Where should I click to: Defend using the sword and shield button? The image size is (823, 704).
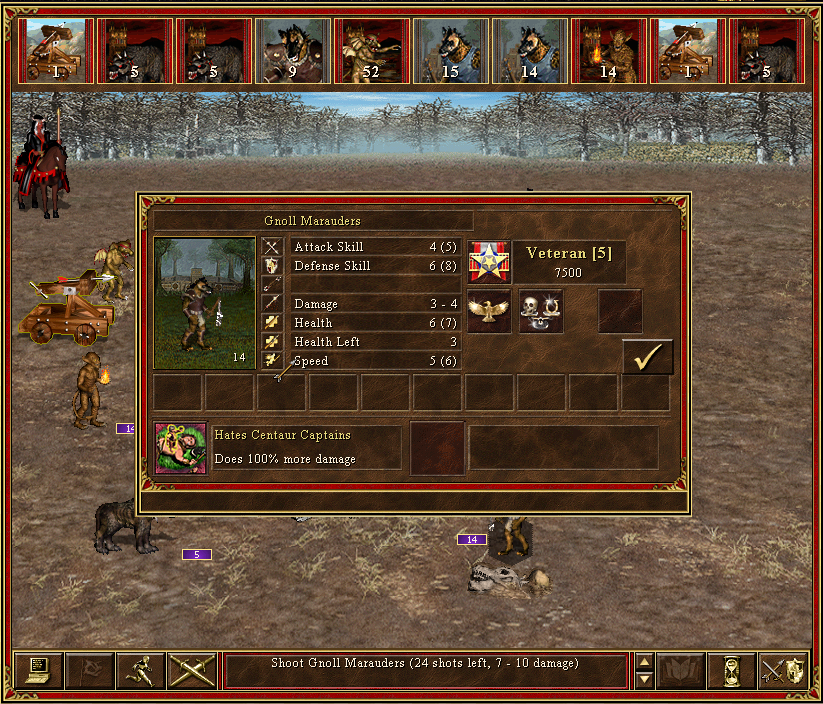click(782, 670)
